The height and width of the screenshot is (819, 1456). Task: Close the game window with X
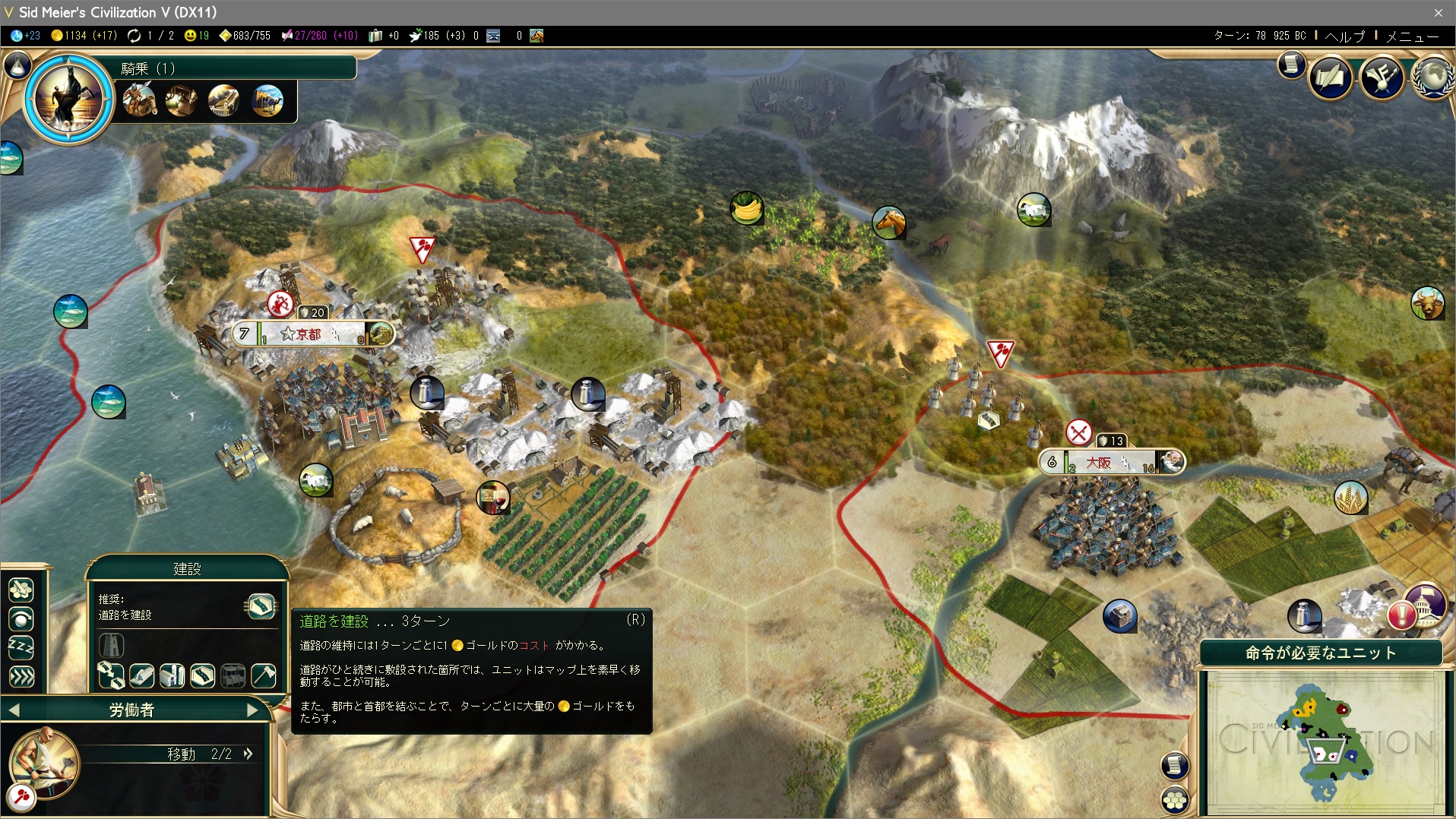click(1438, 12)
